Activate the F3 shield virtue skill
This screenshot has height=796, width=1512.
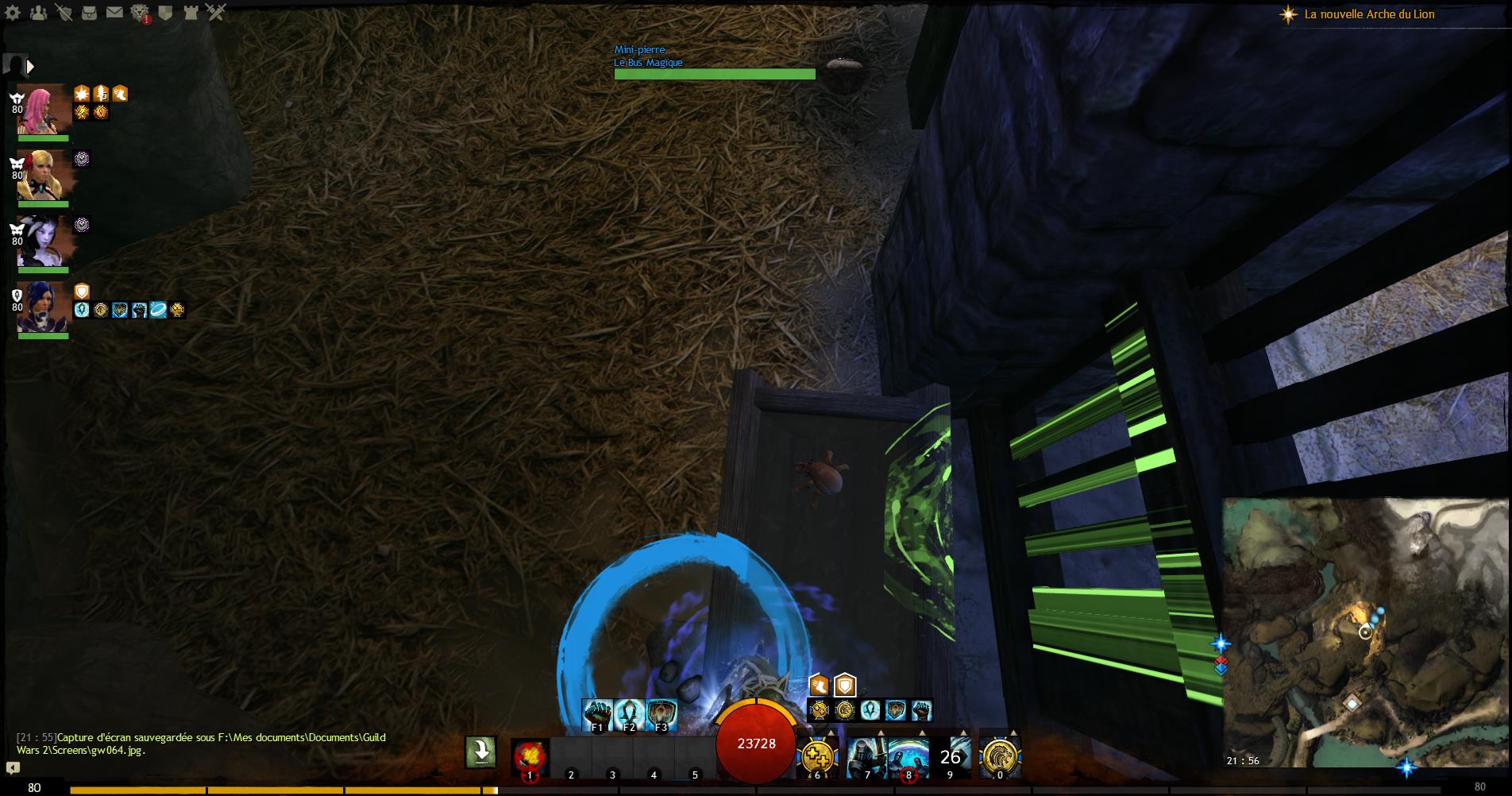click(x=661, y=715)
